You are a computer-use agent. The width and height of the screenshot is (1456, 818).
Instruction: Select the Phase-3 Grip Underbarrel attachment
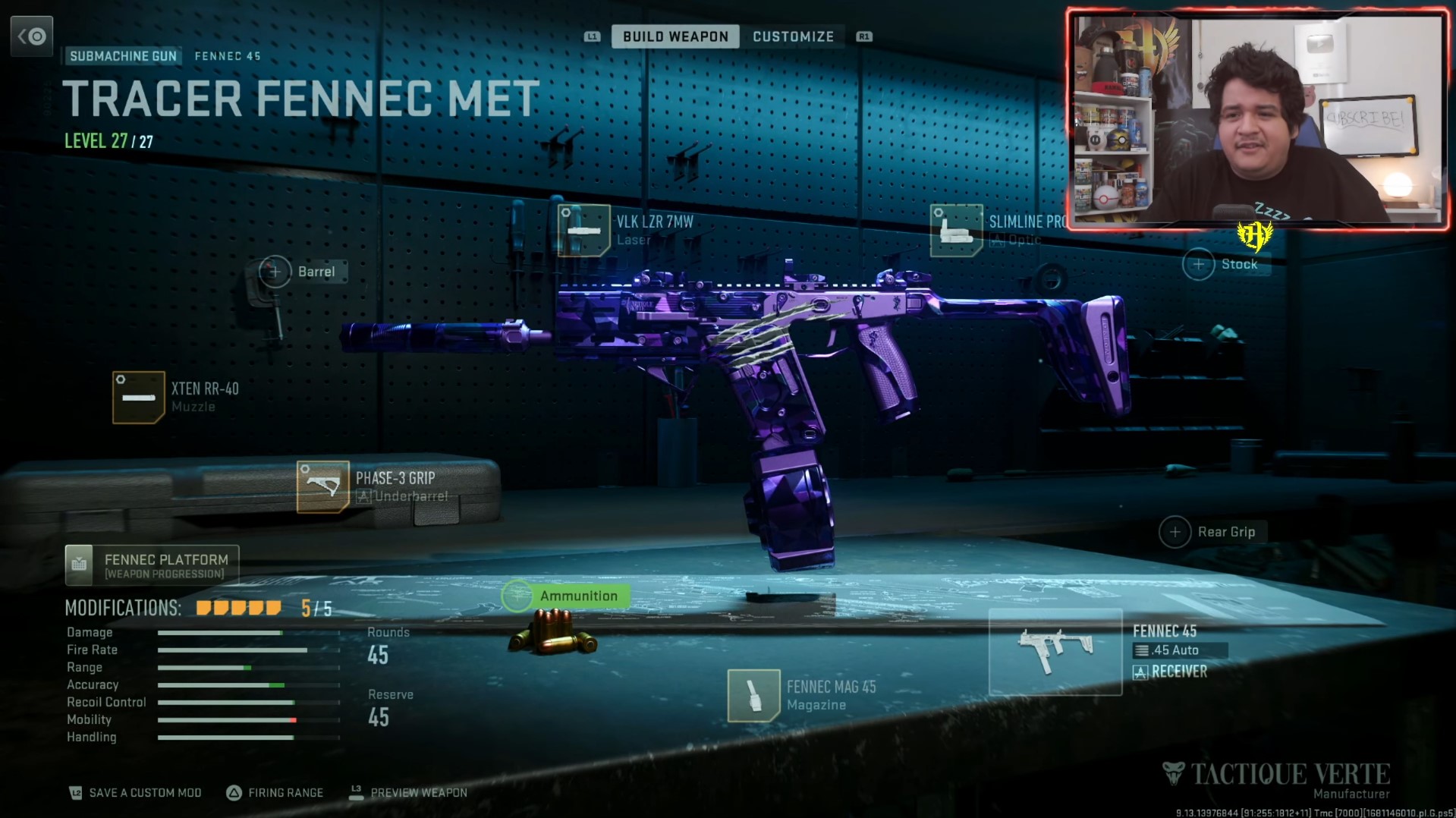coord(322,486)
